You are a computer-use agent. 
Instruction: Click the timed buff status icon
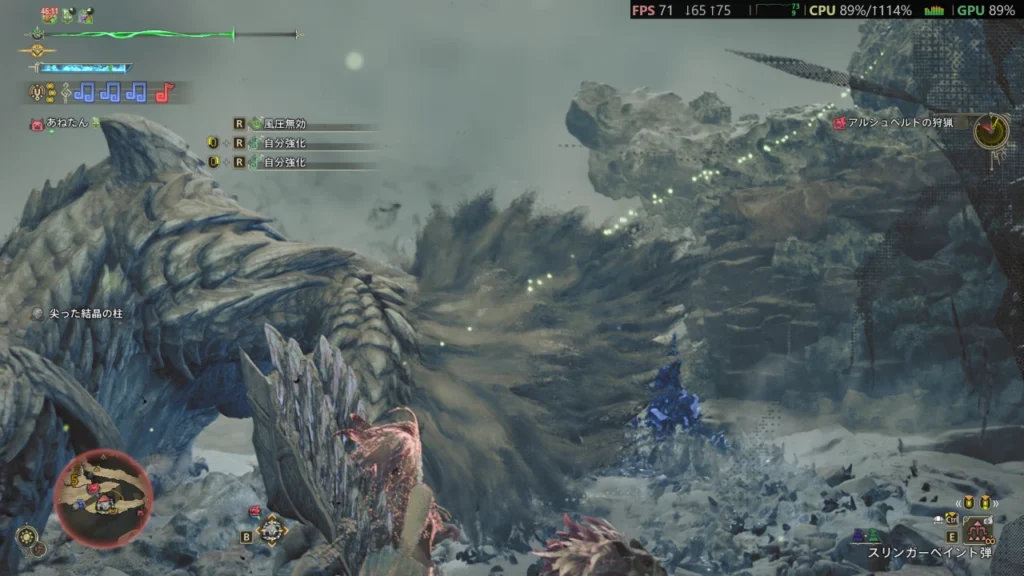point(49,15)
